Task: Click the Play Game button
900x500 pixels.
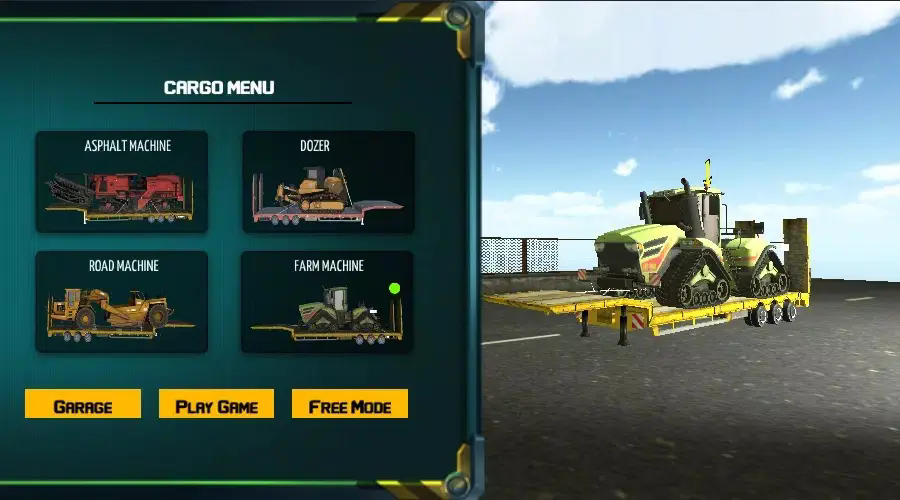Action: (x=216, y=405)
